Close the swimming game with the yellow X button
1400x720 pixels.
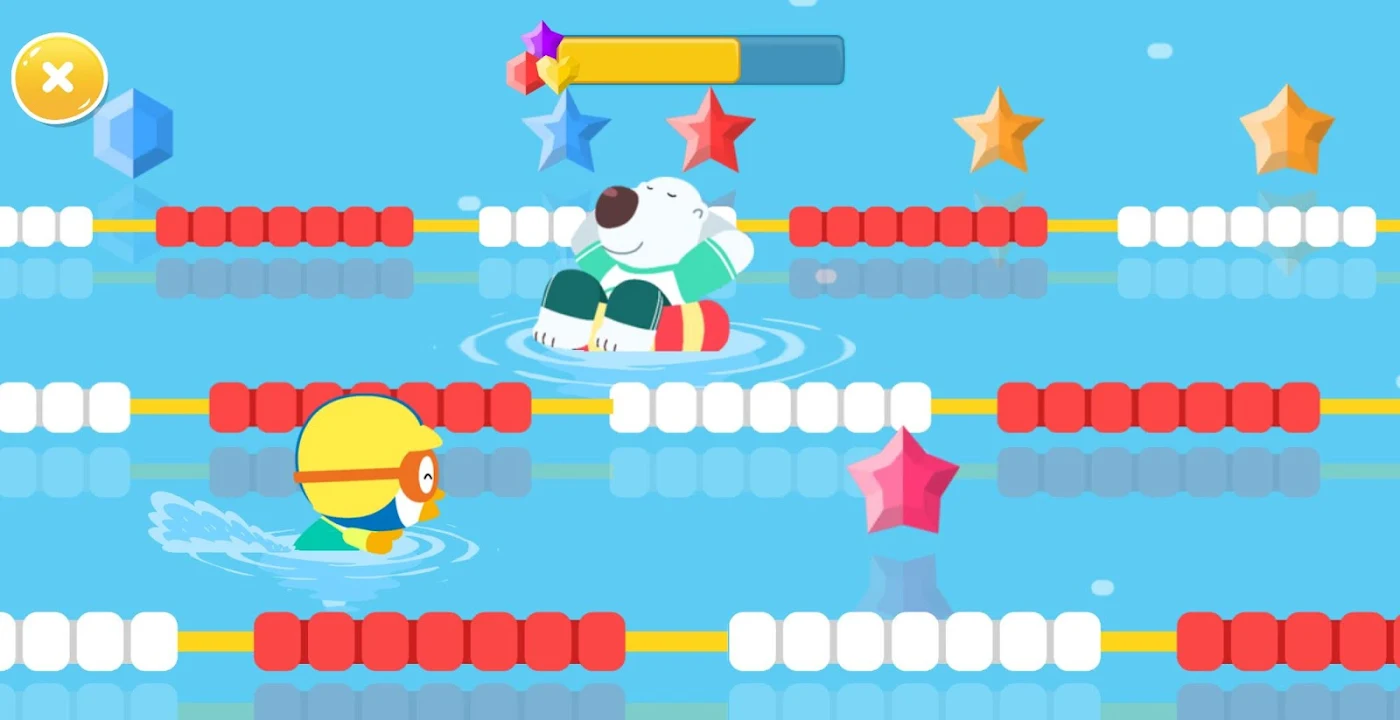(x=59, y=78)
